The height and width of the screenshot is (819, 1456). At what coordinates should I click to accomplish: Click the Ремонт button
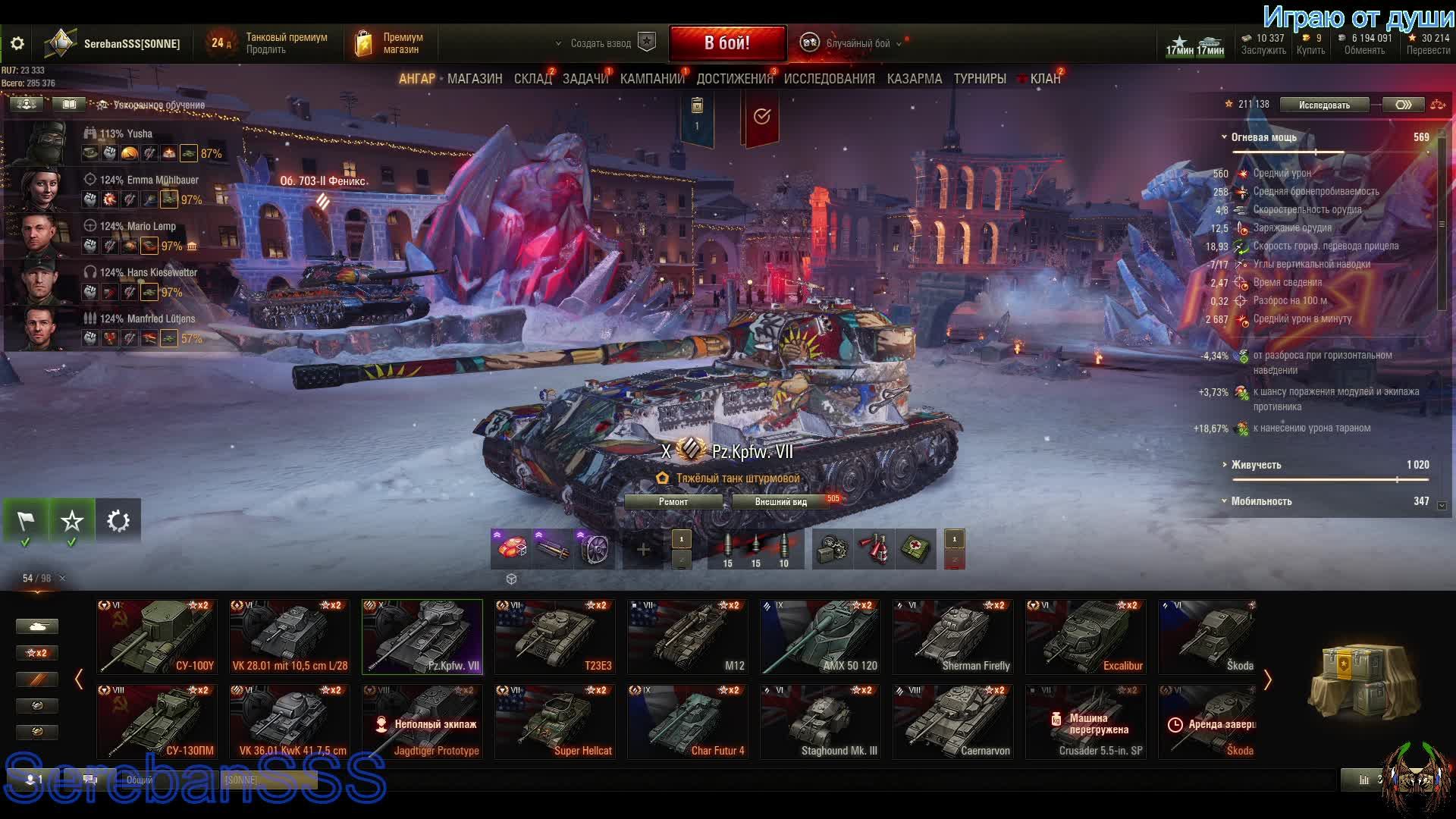point(673,502)
